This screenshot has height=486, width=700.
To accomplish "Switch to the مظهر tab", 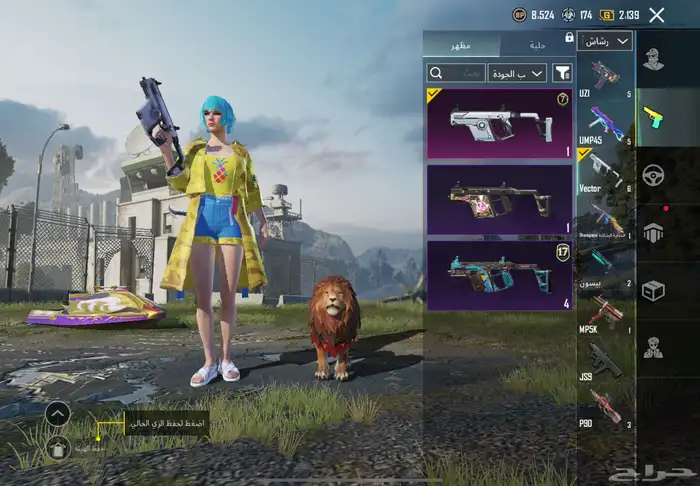I will click(462, 46).
